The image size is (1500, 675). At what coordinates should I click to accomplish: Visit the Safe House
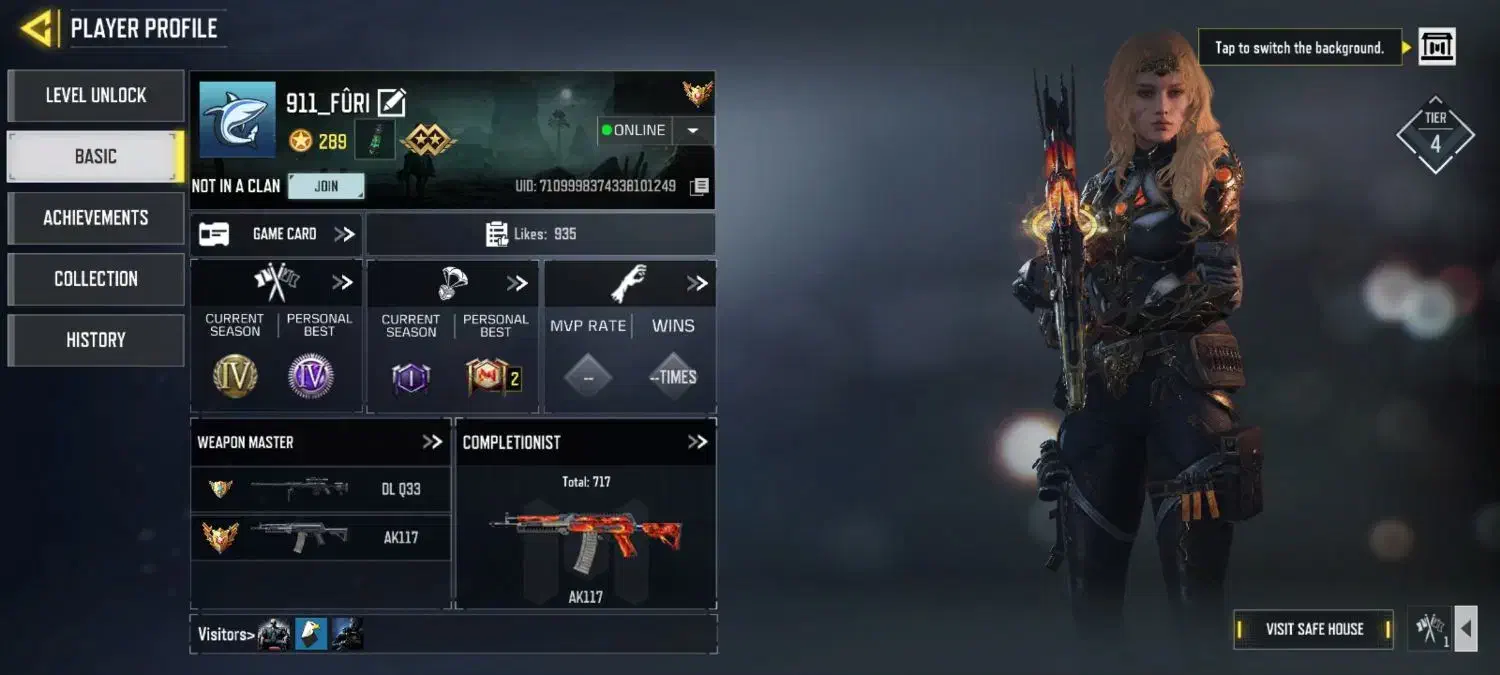click(x=1314, y=629)
